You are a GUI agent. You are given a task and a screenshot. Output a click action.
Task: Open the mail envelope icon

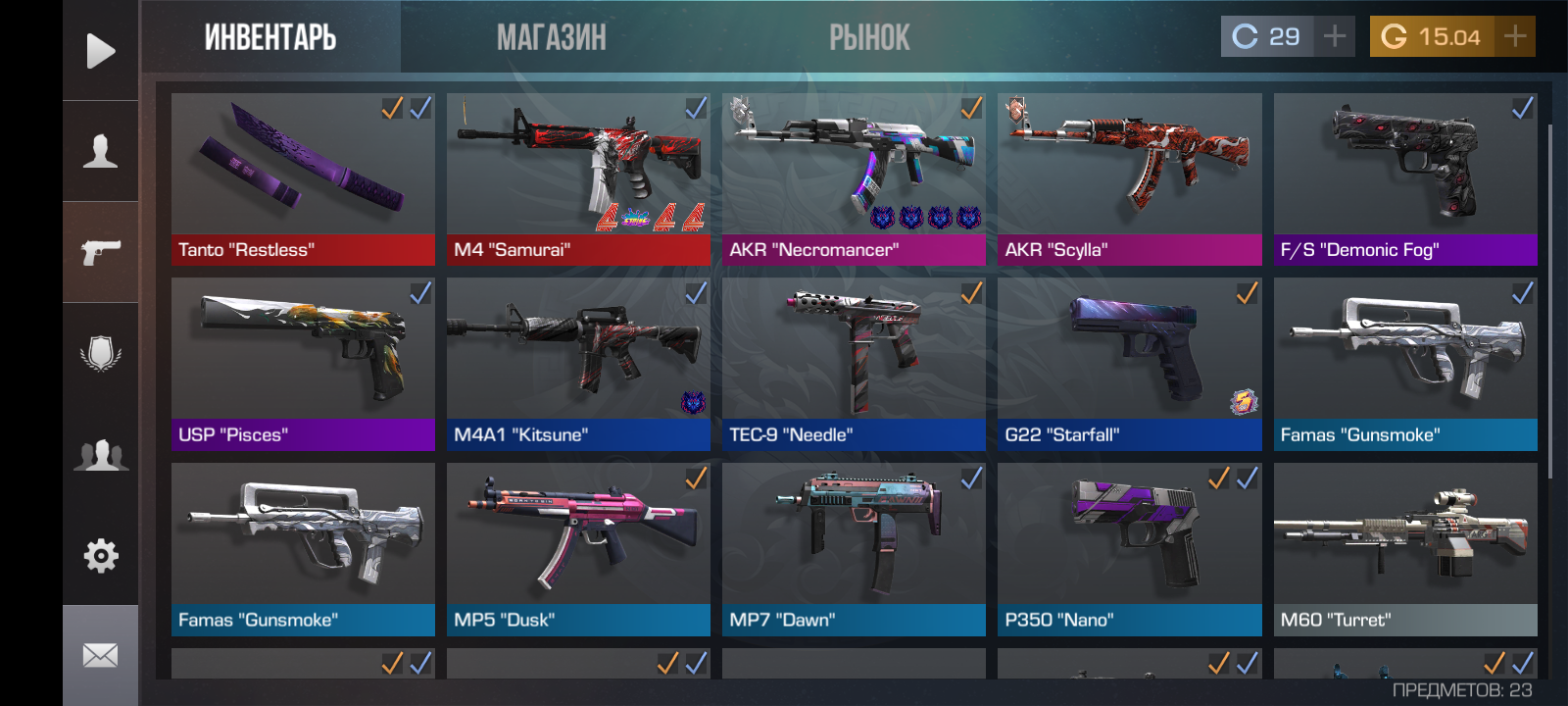tap(100, 655)
